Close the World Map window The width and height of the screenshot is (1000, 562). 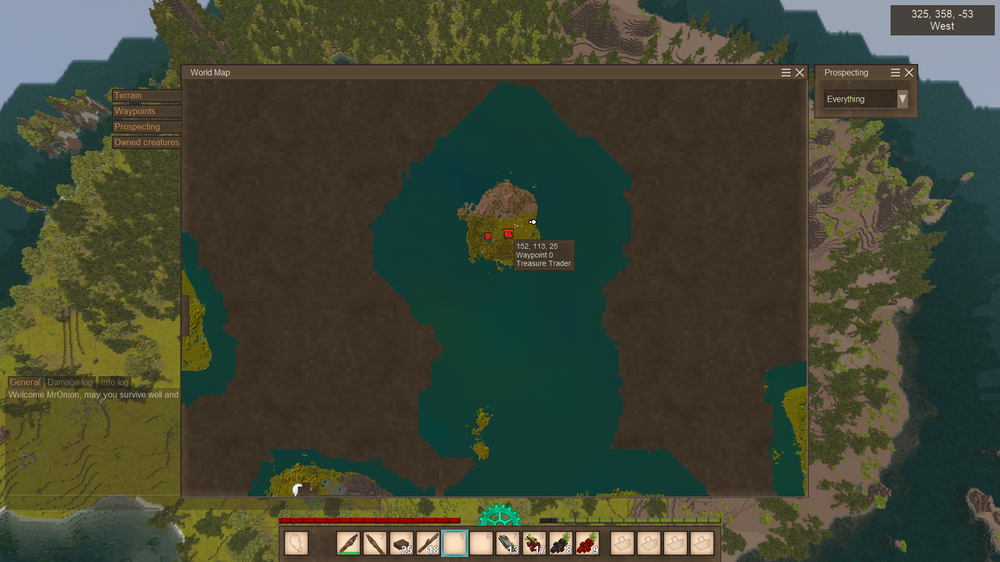click(x=799, y=73)
